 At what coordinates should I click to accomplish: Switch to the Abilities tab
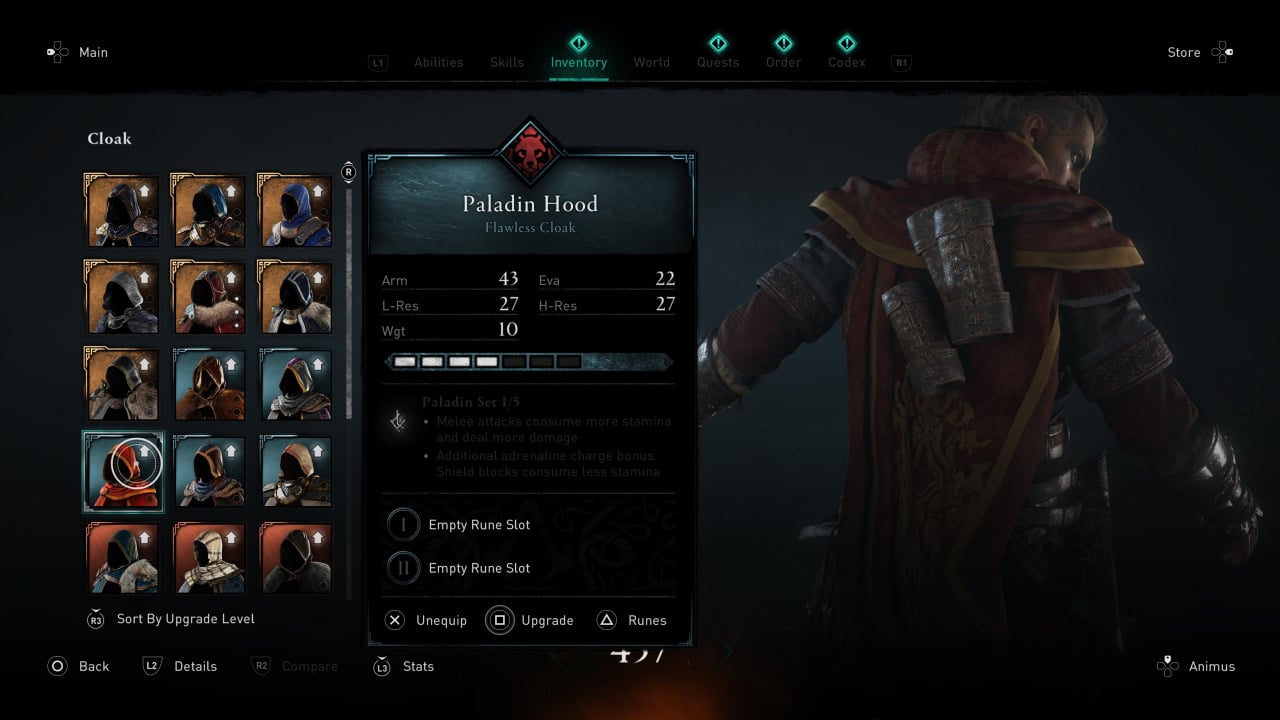coord(438,62)
